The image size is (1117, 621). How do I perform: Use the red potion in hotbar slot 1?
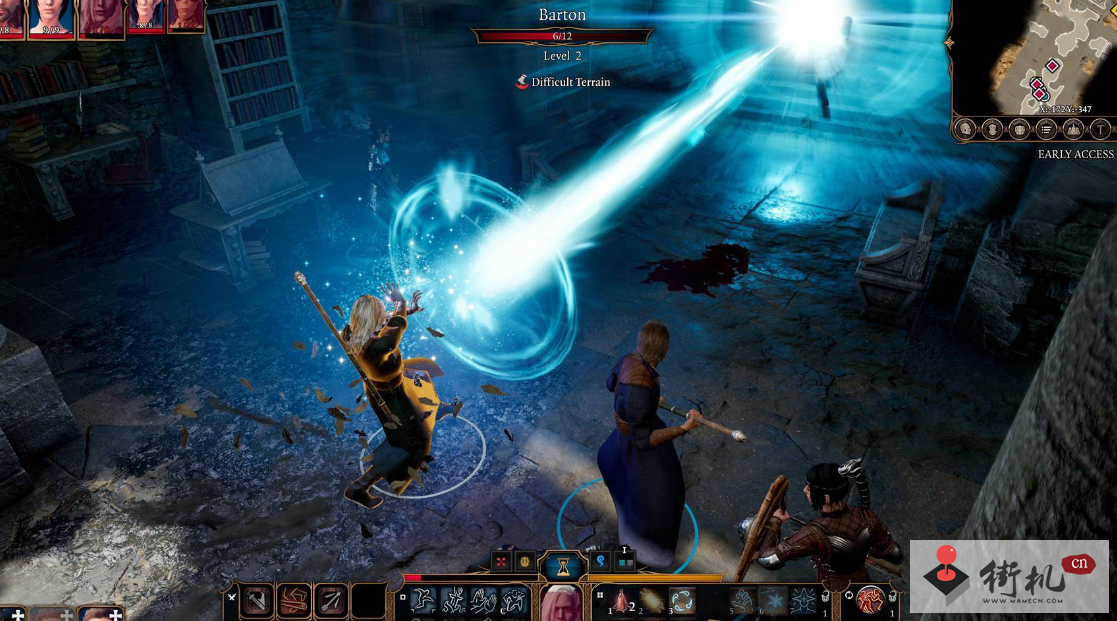[x=620, y=600]
